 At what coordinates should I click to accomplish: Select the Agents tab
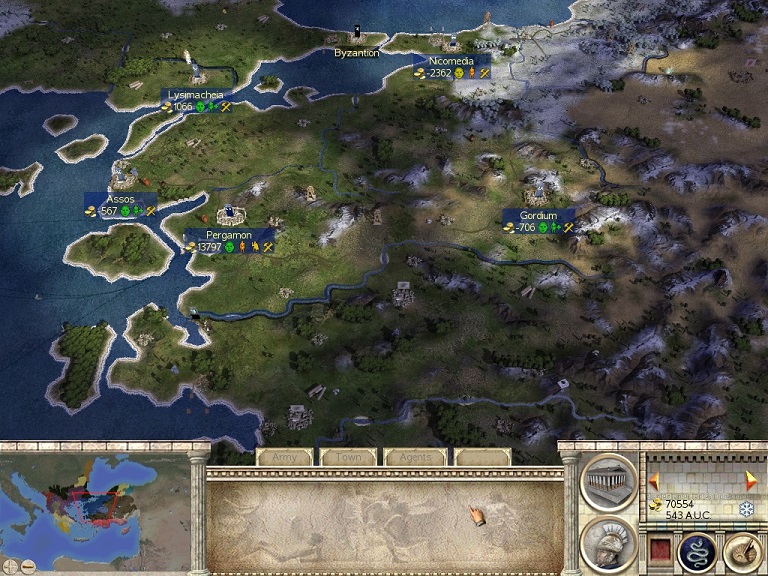point(415,457)
